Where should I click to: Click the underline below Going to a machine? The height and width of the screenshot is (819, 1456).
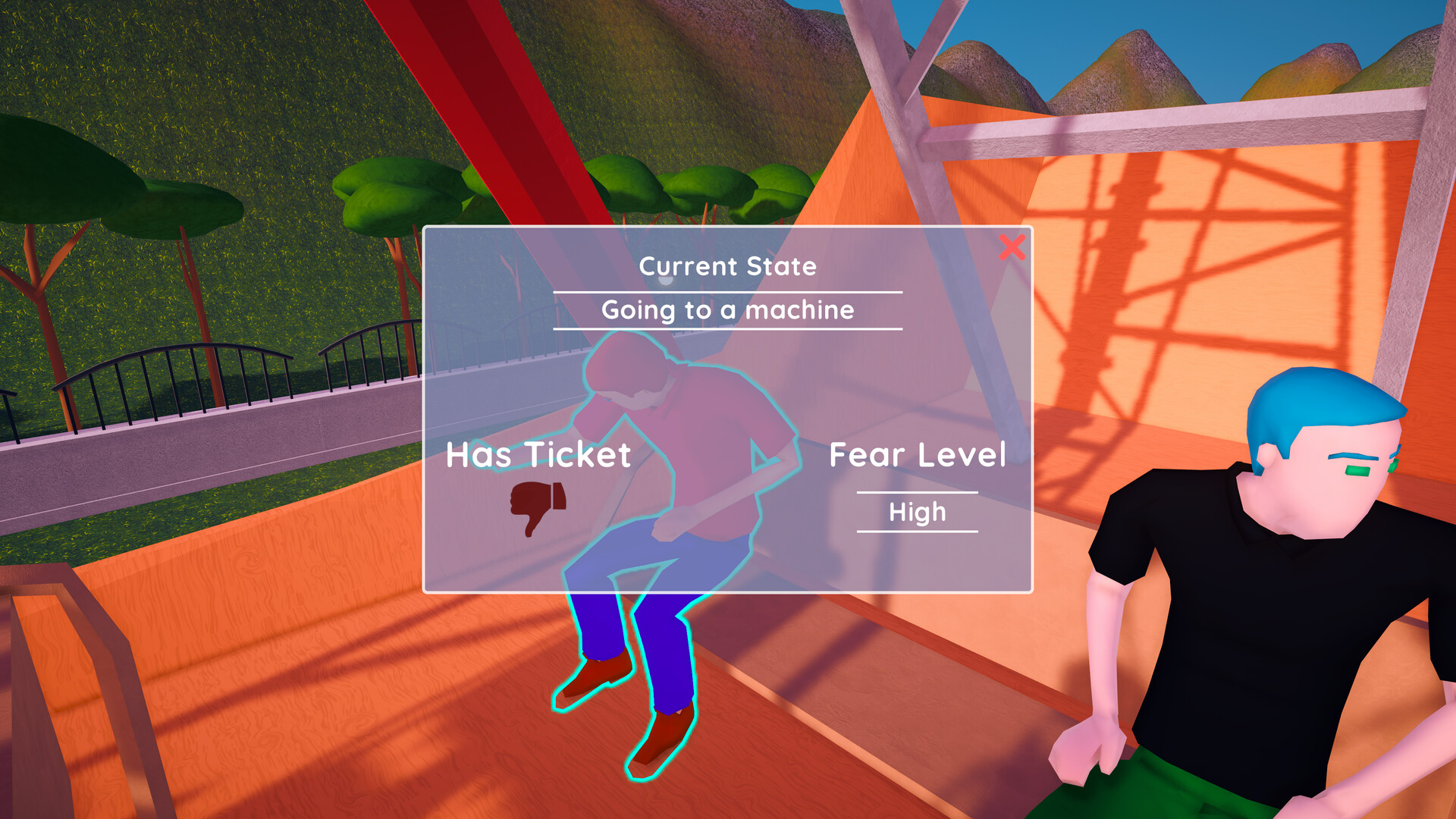click(x=726, y=329)
